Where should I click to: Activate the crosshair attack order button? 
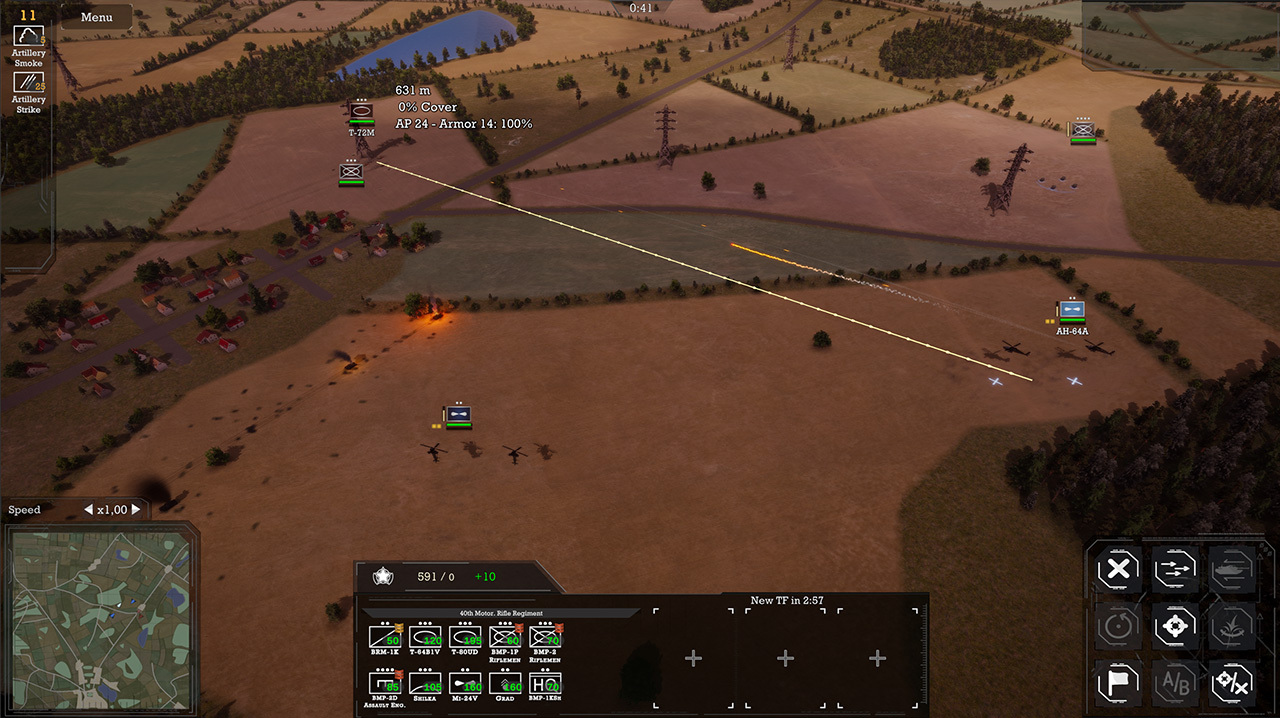1175,627
